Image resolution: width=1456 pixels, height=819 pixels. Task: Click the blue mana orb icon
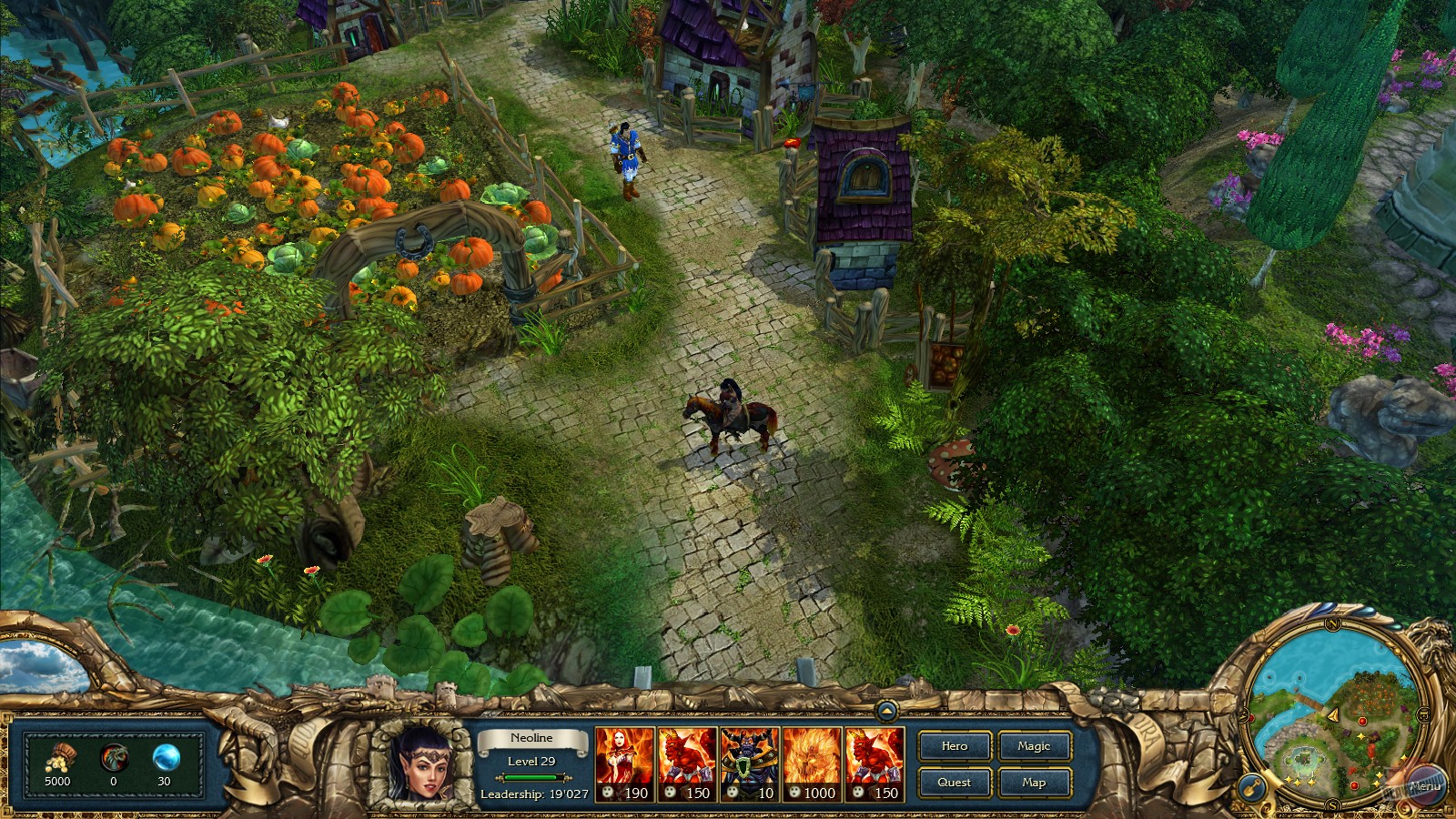point(164,756)
